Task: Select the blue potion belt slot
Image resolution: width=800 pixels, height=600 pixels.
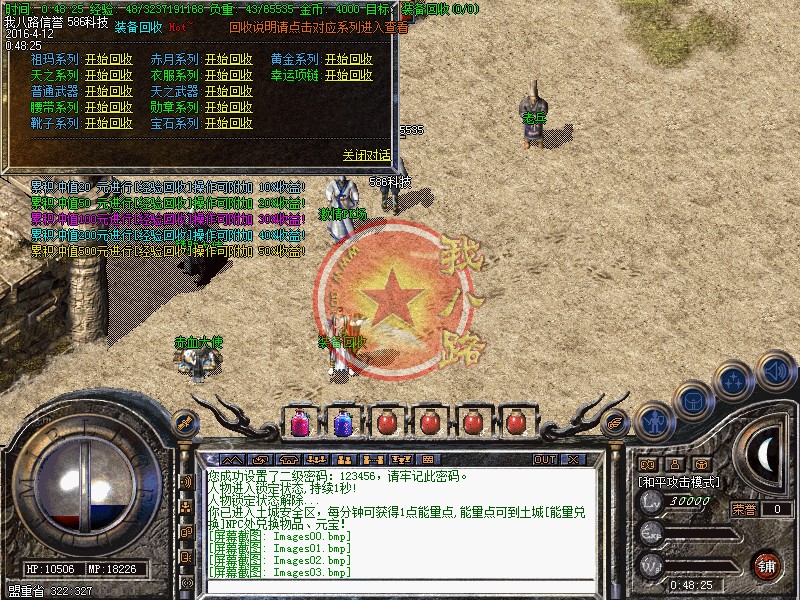Action: tap(342, 422)
